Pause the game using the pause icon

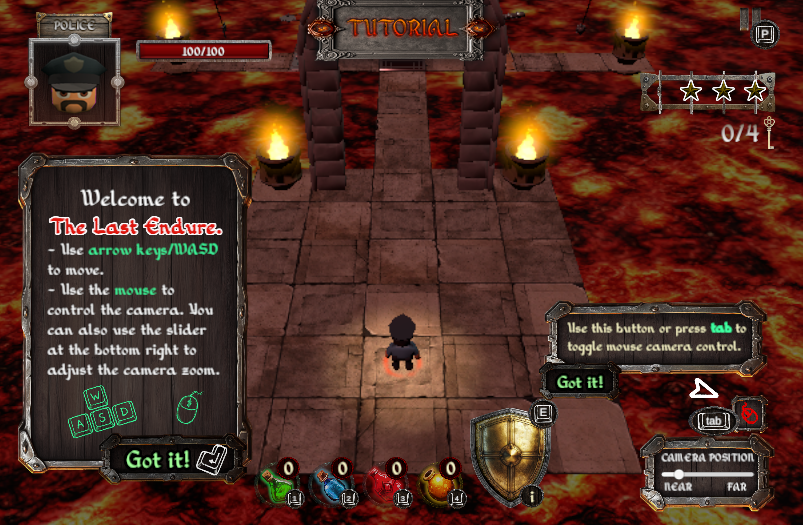tap(749, 19)
